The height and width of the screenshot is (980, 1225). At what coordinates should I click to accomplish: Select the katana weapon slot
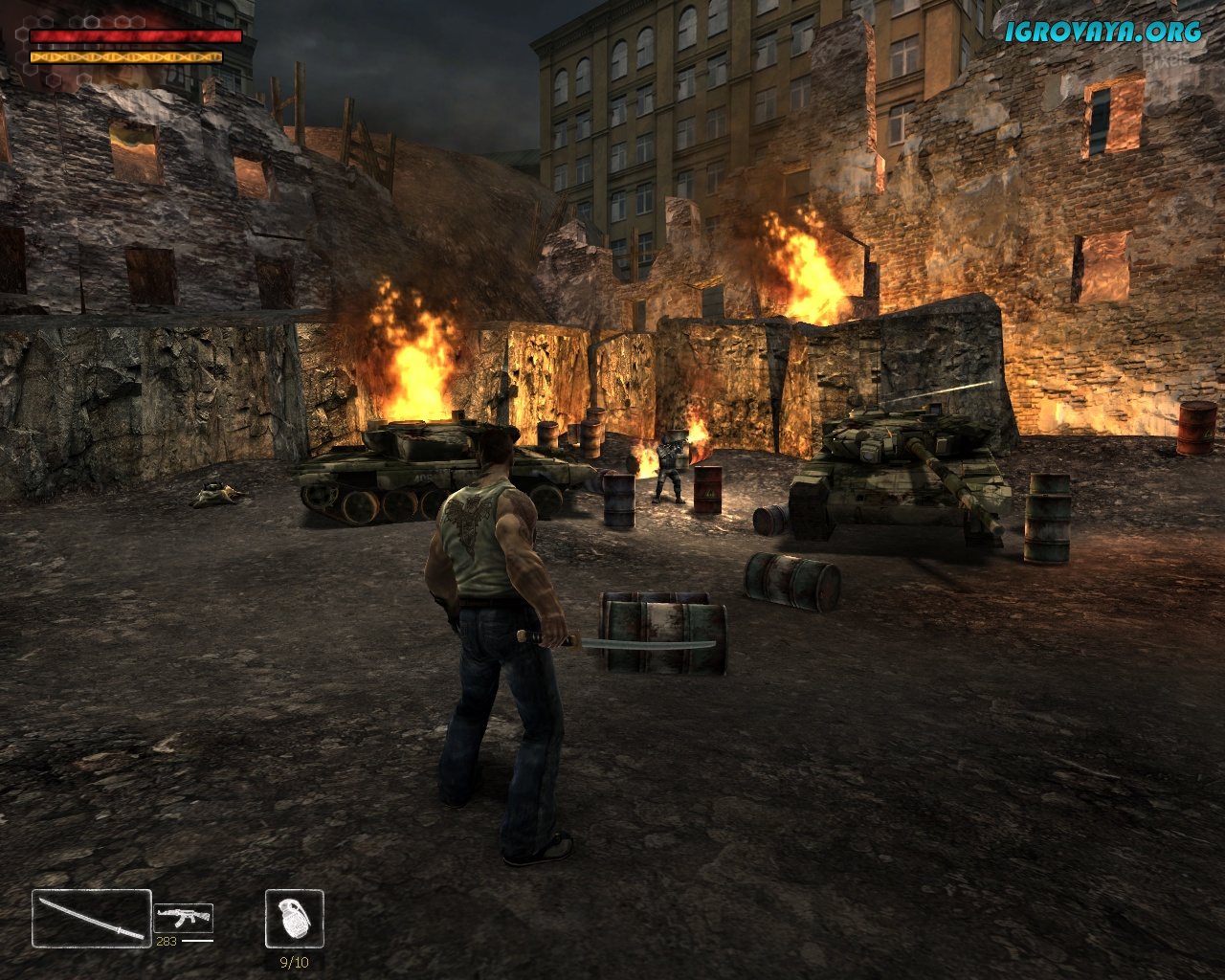click(92, 919)
